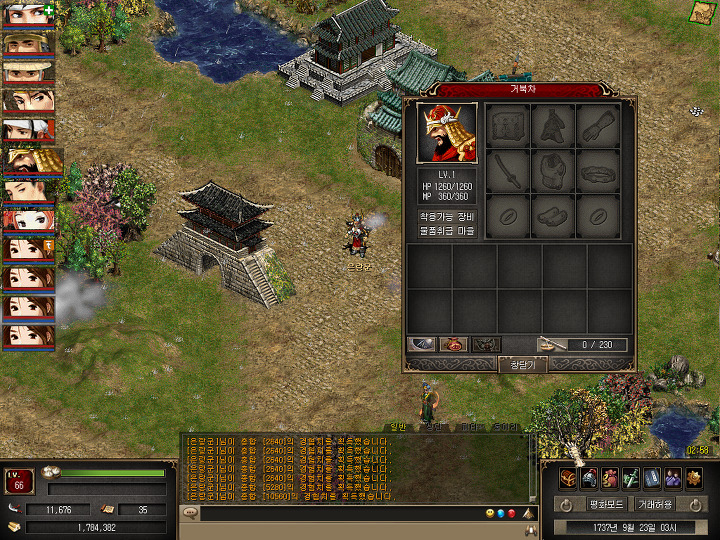Open the money pouch icon in the bottom menu
The height and width of the screenshot is (540, 720).
click(x=610, y=477)
